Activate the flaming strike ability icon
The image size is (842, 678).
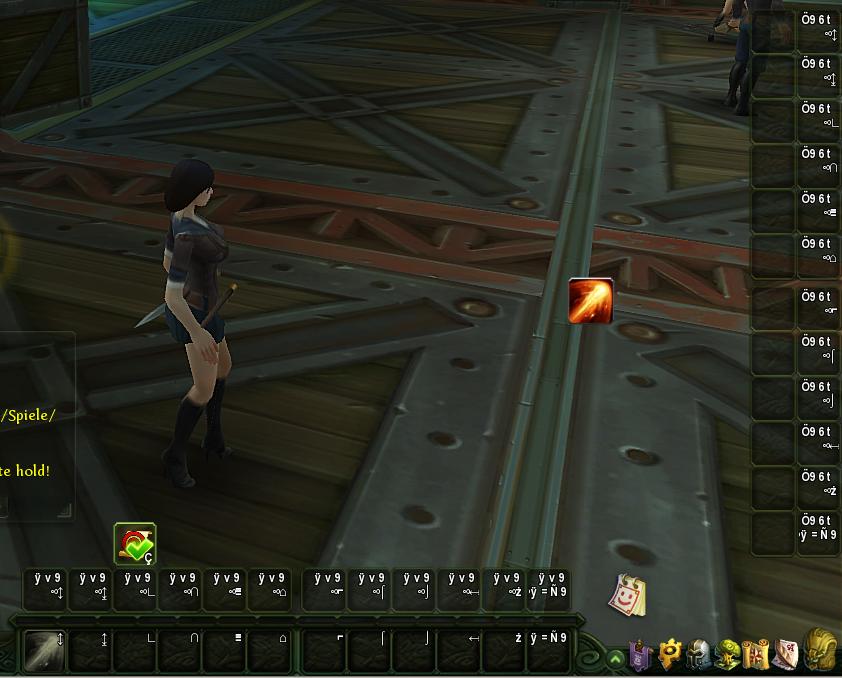[x=590, y=301]
